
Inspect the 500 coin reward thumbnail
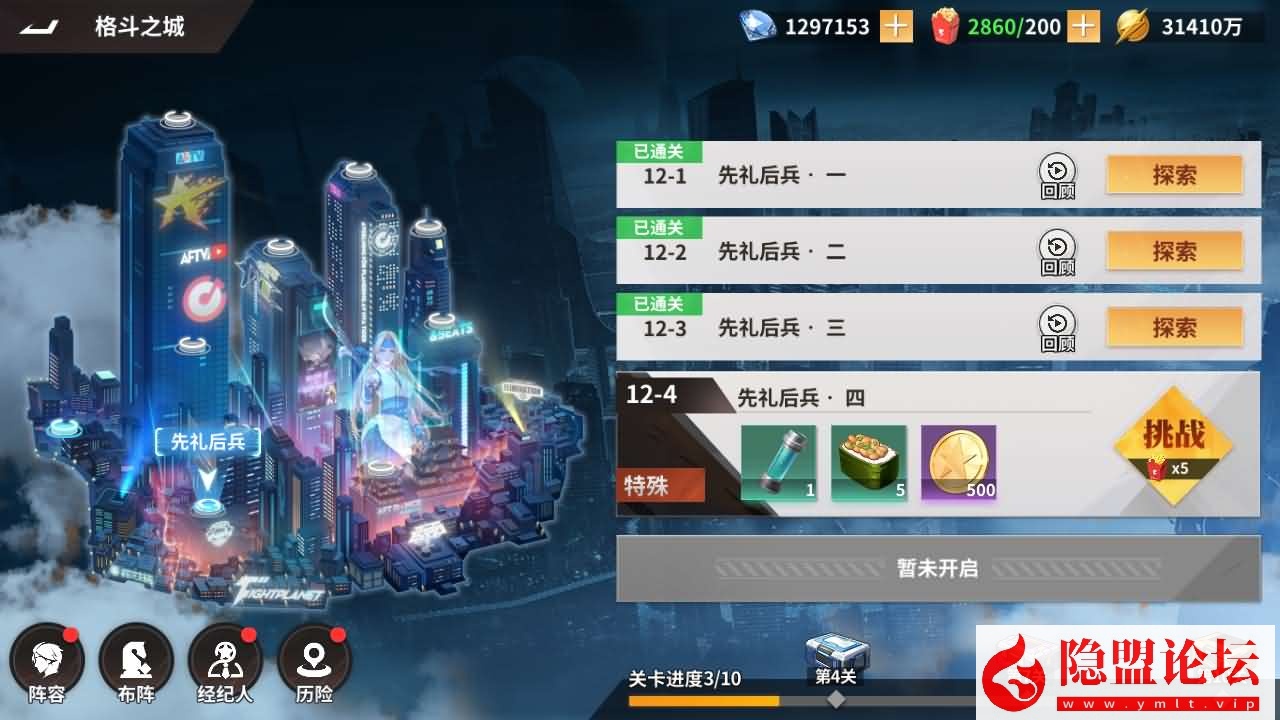click(x=958, y=461)
